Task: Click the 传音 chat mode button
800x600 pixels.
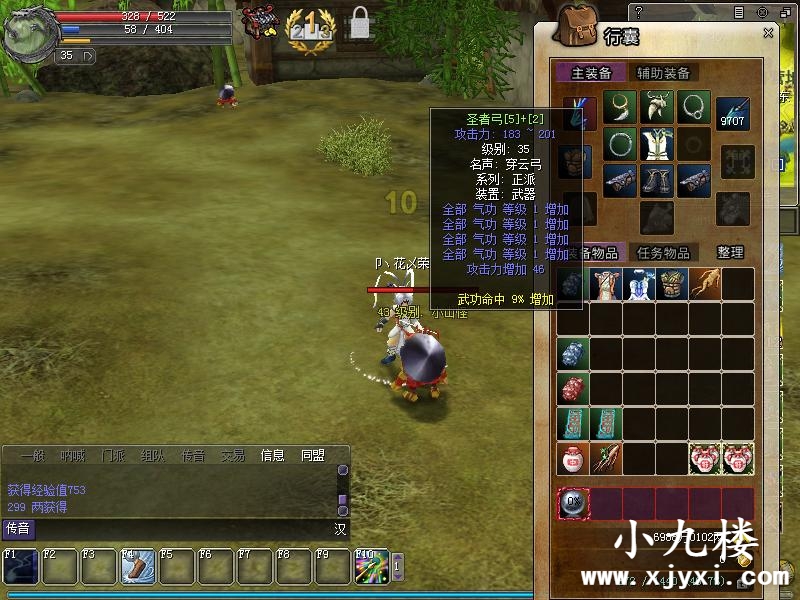Action: (18, 528)
